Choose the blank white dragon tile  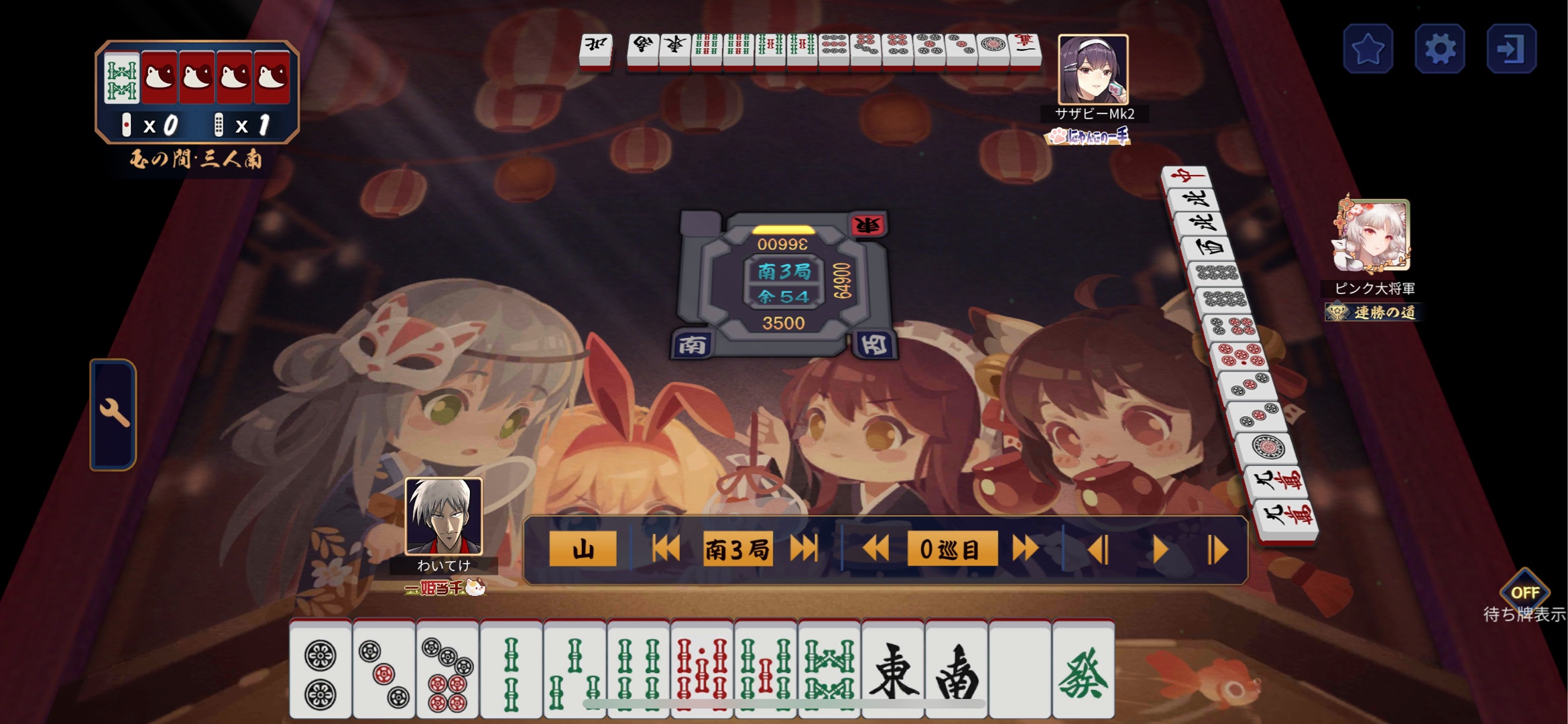tap(1020, 670)
